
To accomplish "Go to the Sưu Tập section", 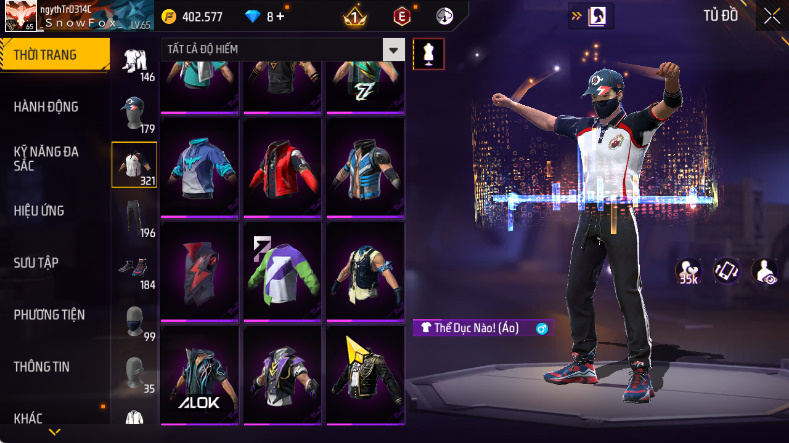I will pyautogui.click(x=37, y=263).
